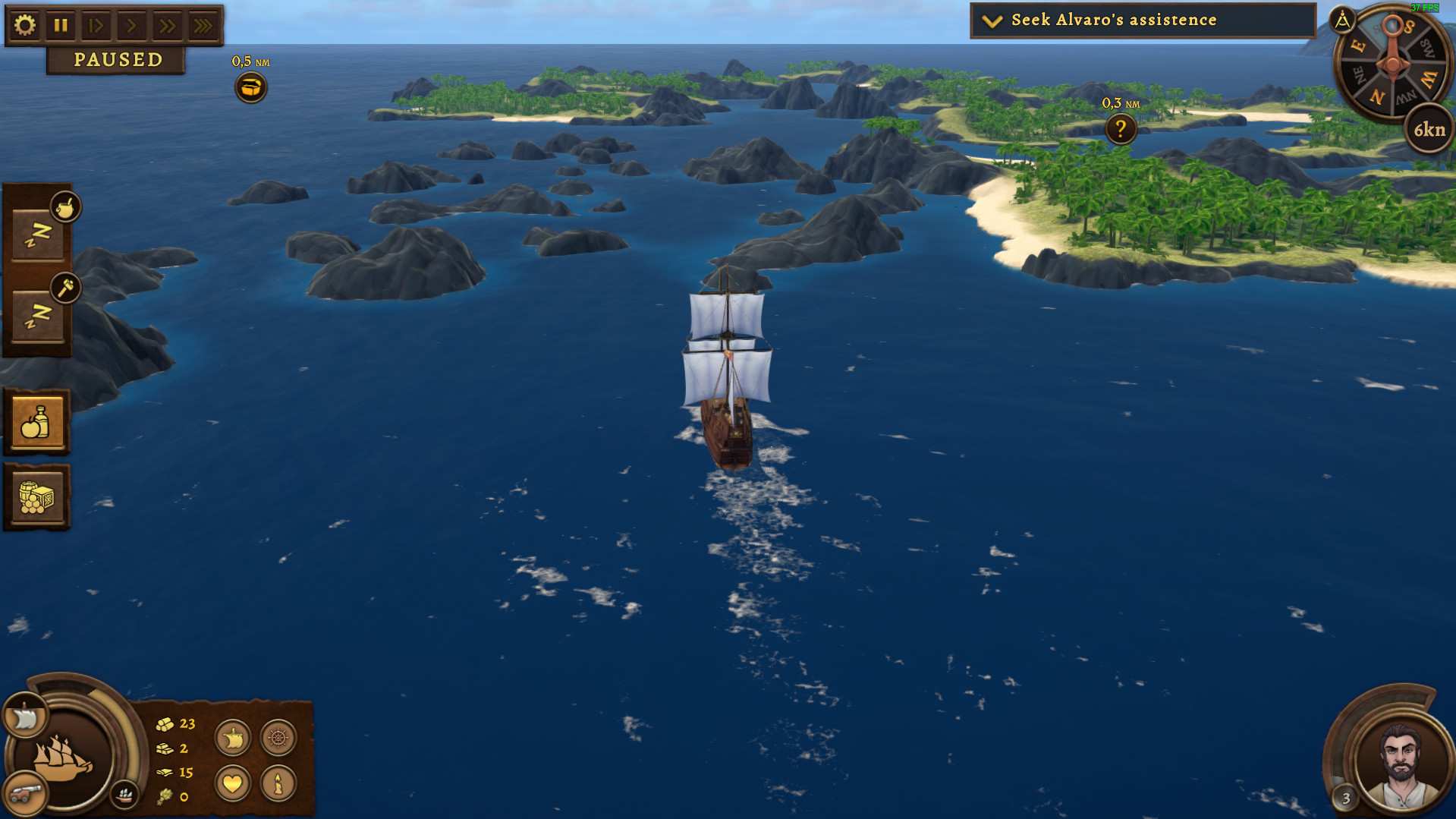Toggle the ship's sails

pos(24,714)
